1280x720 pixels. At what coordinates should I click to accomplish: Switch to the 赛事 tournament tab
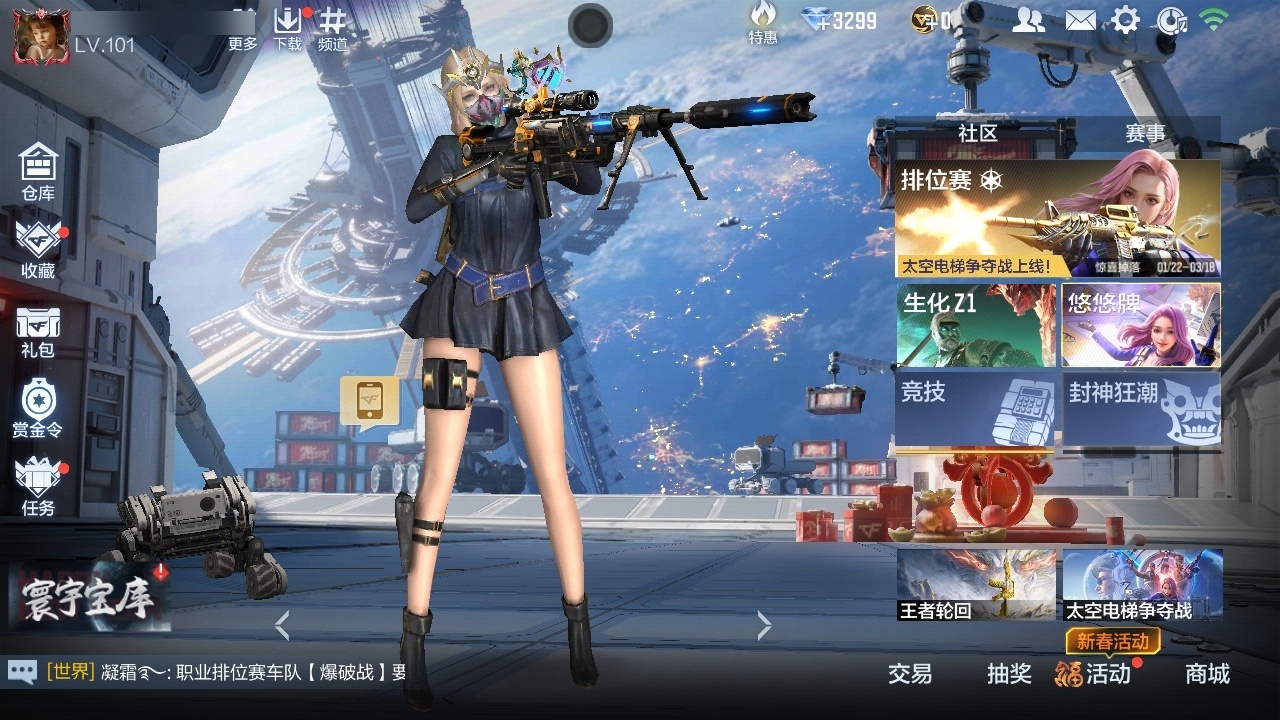coord(1145,133)
